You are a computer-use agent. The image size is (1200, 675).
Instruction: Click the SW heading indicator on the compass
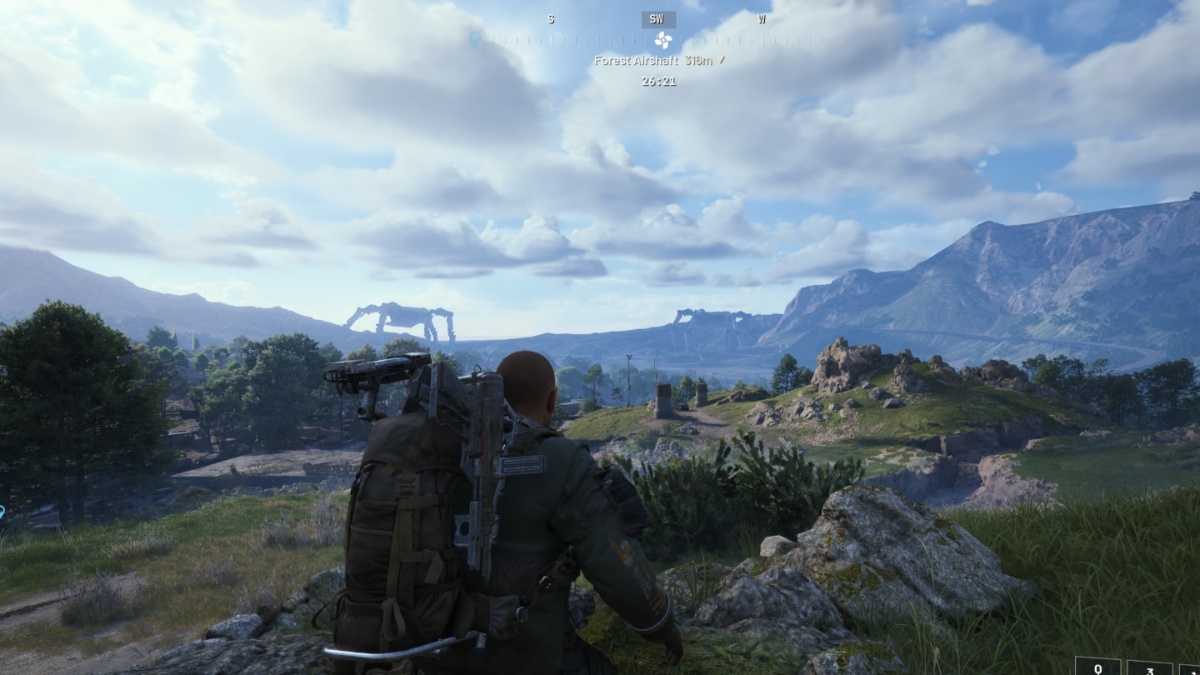[658, 19]
